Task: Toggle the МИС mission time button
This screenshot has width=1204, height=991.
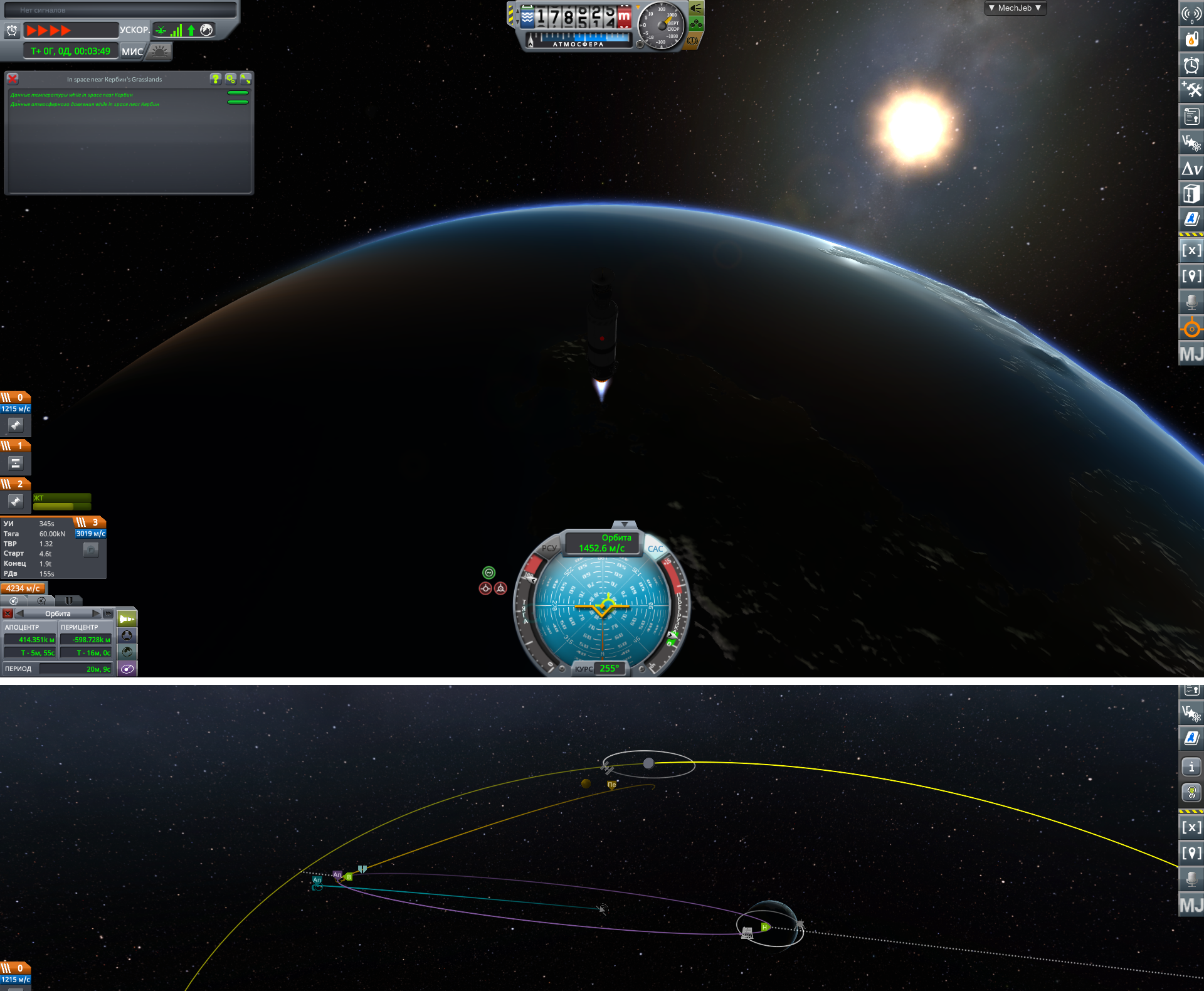Action: click(x=132, y=51)
